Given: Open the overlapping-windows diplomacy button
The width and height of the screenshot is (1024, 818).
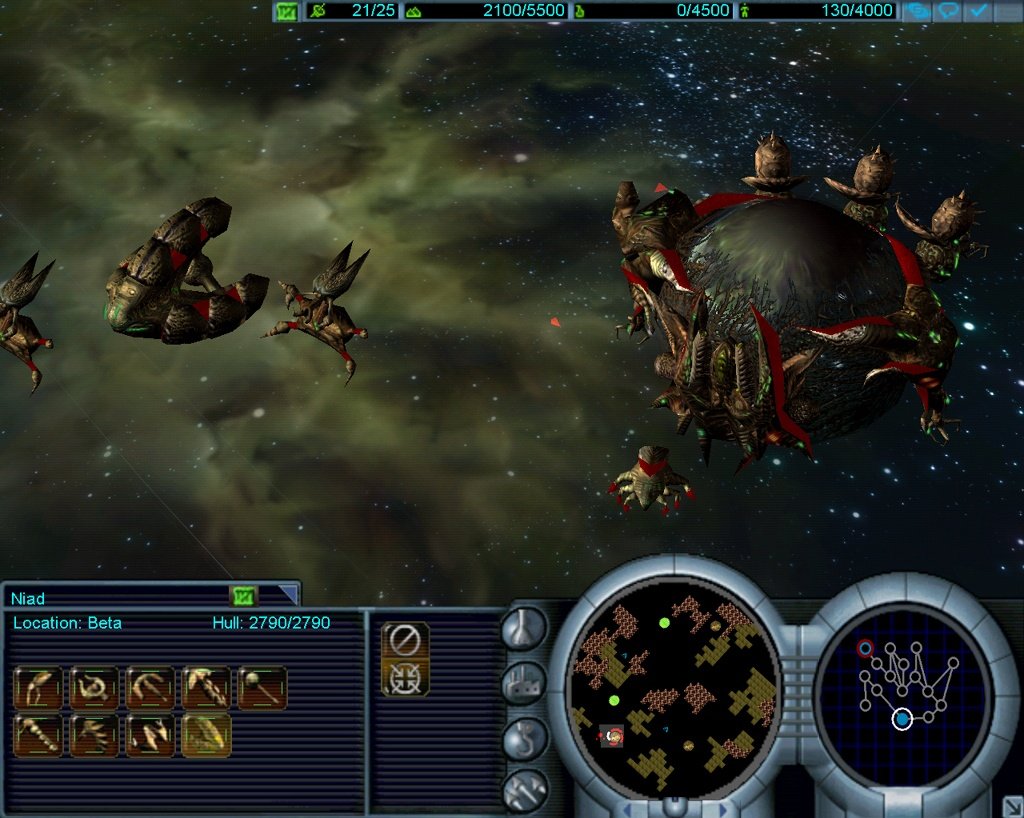Looking at the screenshot, I should pos(916,12).
